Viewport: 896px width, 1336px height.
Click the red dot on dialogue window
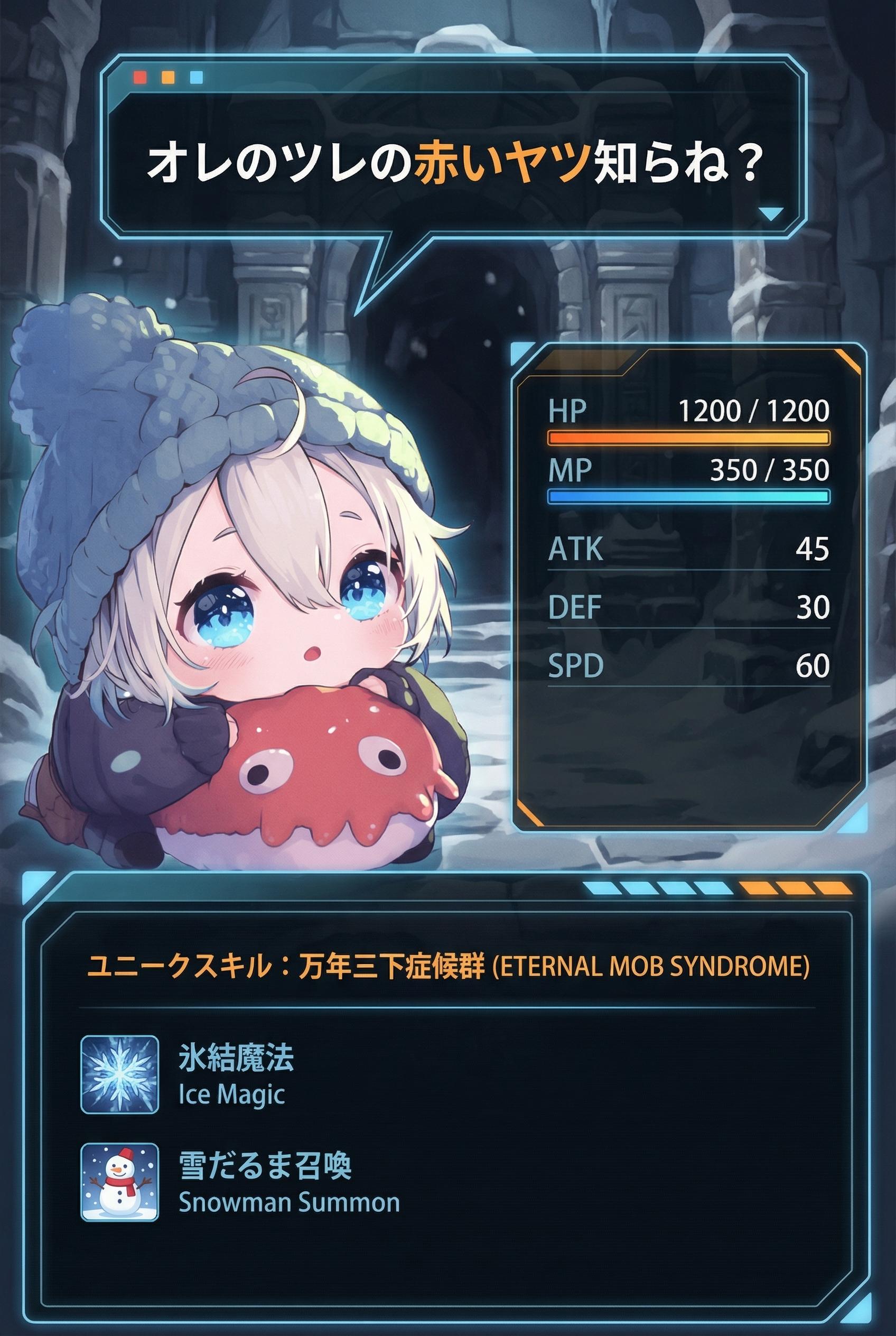point(140,77)
